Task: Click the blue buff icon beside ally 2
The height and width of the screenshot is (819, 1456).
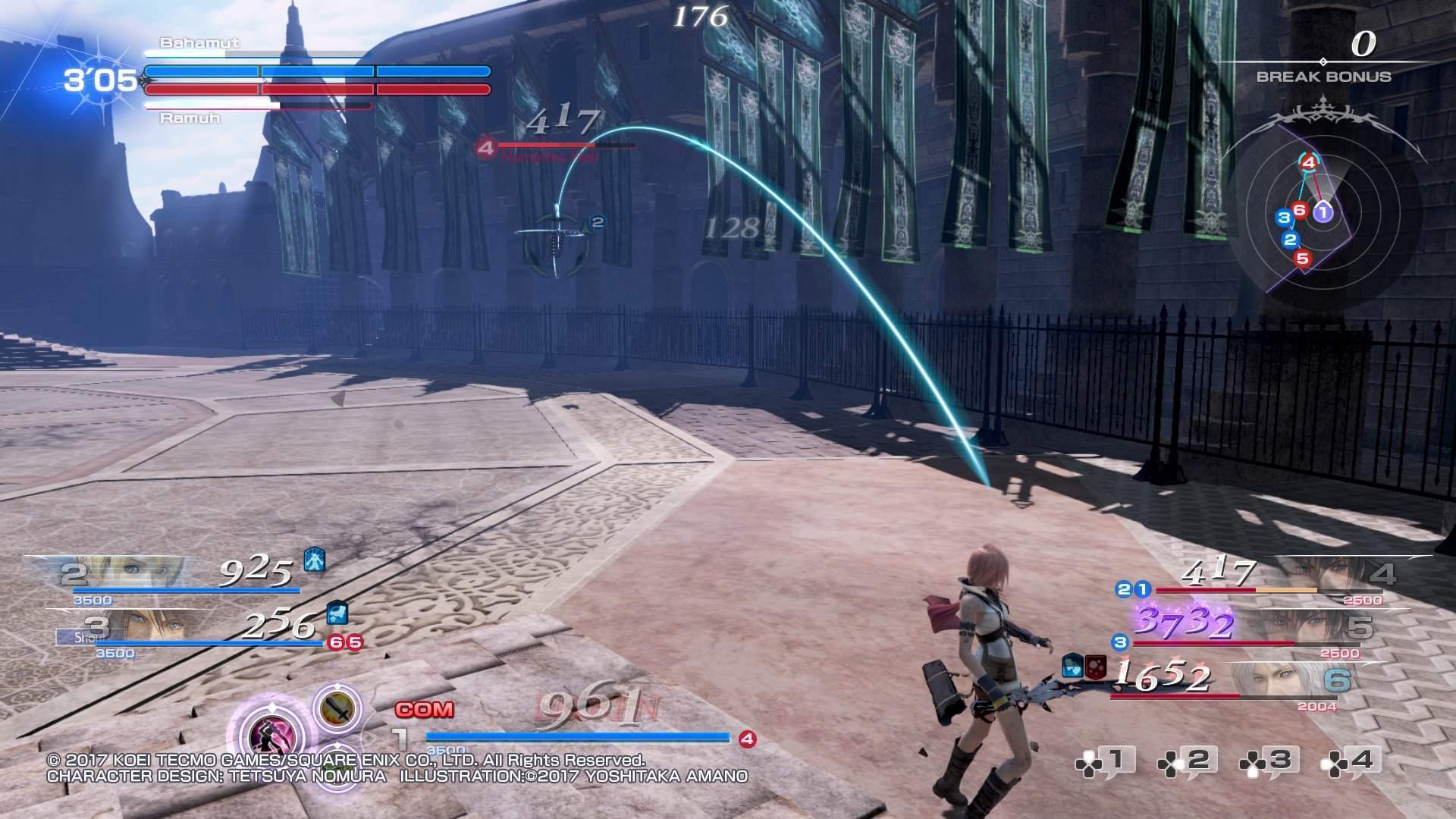Action: 315,560
